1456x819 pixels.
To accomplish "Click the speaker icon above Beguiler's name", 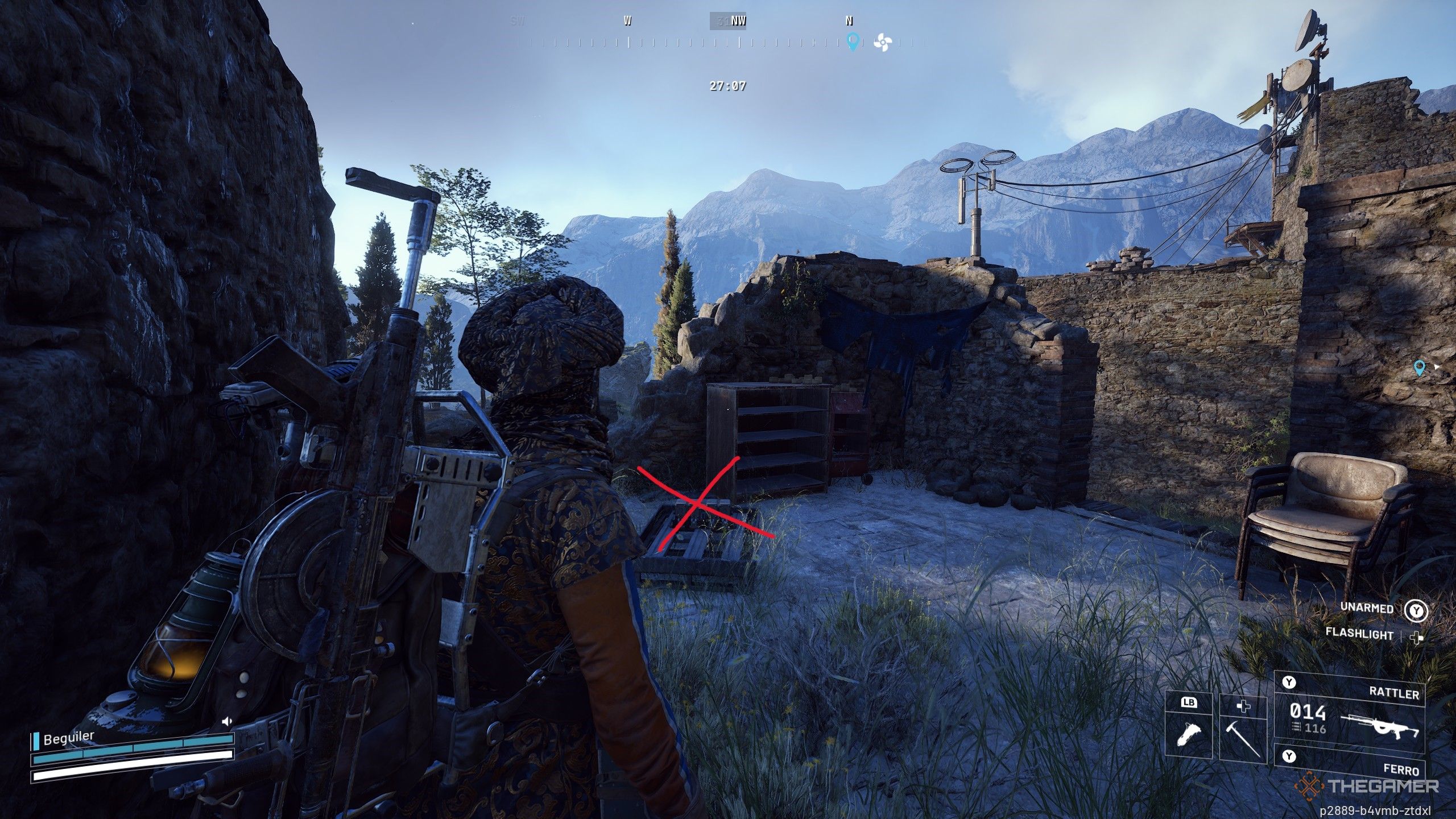I will [226, 722].
